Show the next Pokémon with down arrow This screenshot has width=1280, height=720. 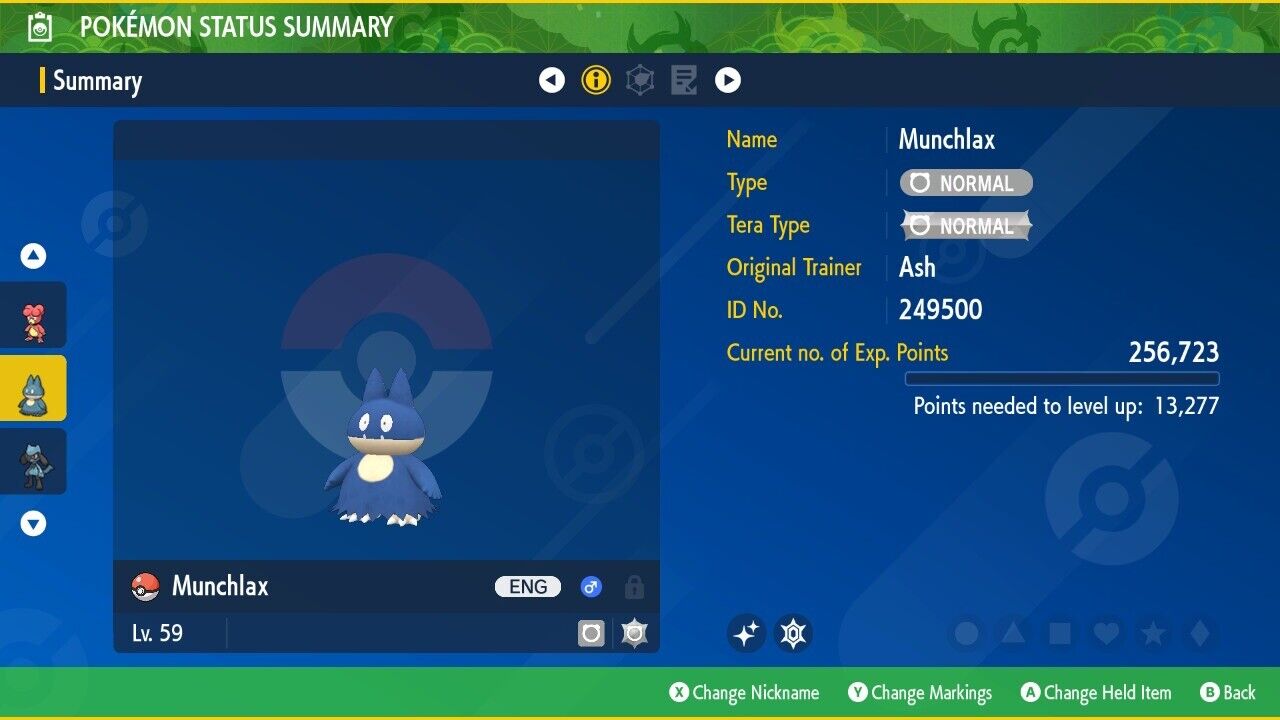[34, 523]
